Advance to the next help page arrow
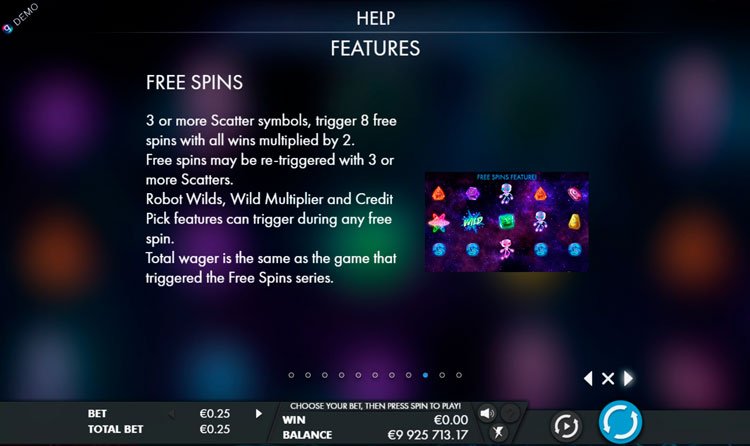 point(628,378)
